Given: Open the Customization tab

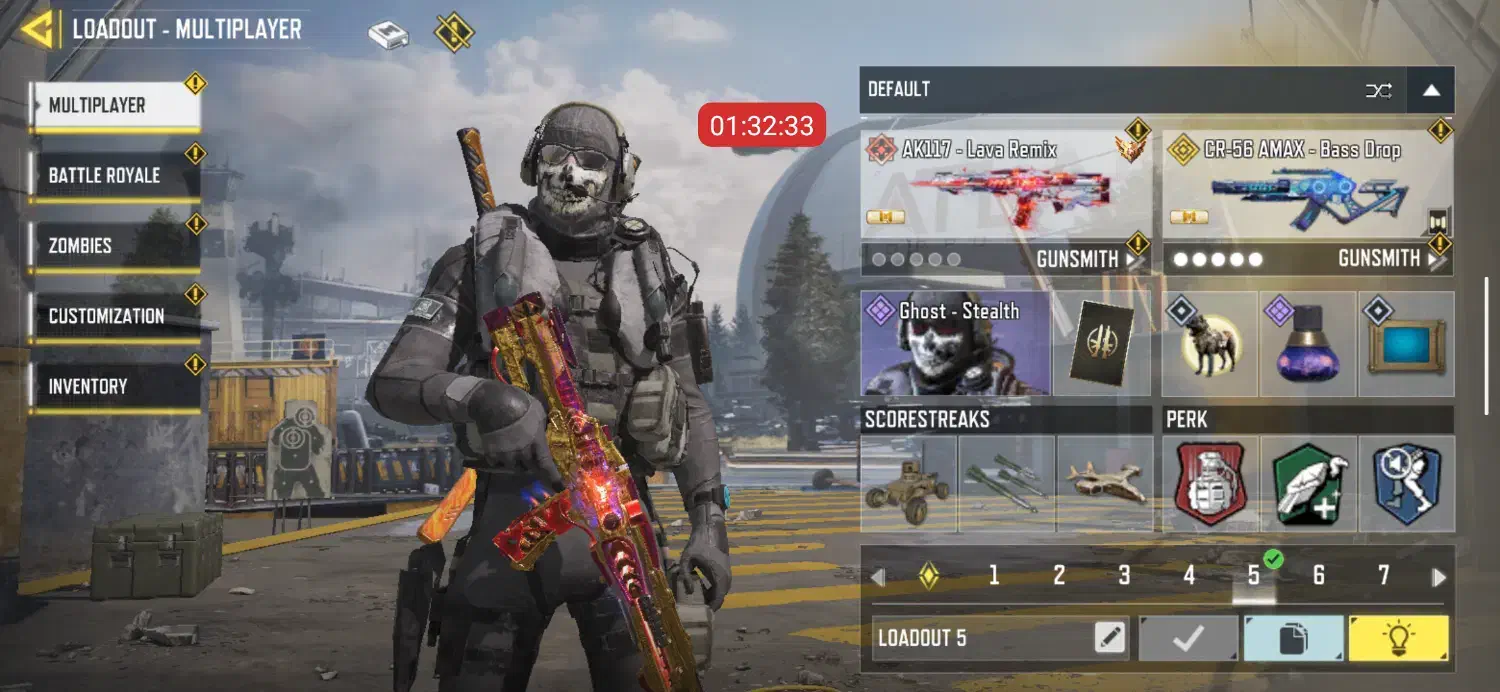Looking at the screenshot, I should (x=114, y=316).
